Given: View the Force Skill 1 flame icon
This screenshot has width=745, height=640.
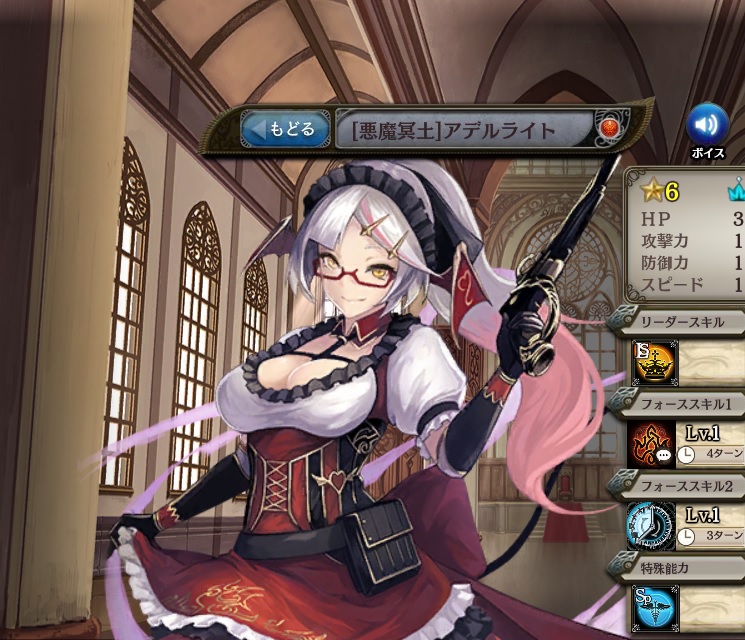Looking at the screenshot, I should click(651, 444).
